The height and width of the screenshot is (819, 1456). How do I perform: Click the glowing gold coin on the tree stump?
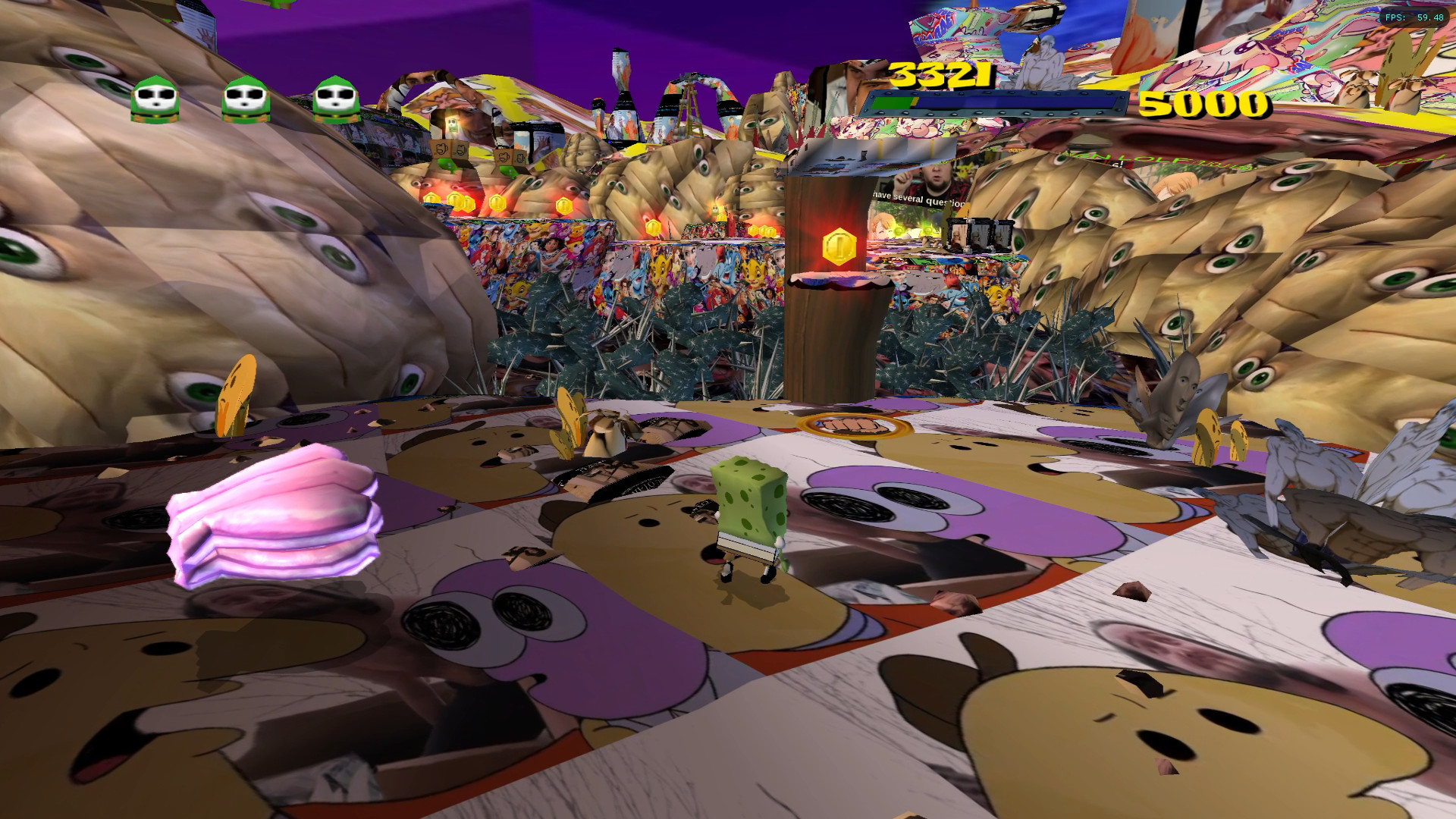[x=838, y=244]
